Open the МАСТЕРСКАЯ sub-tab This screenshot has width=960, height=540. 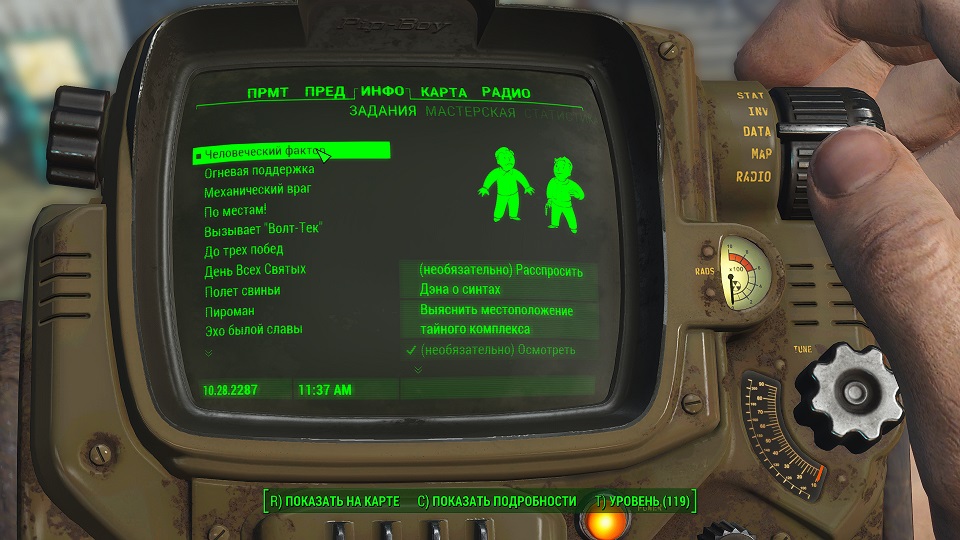click(x=470, y=112)
